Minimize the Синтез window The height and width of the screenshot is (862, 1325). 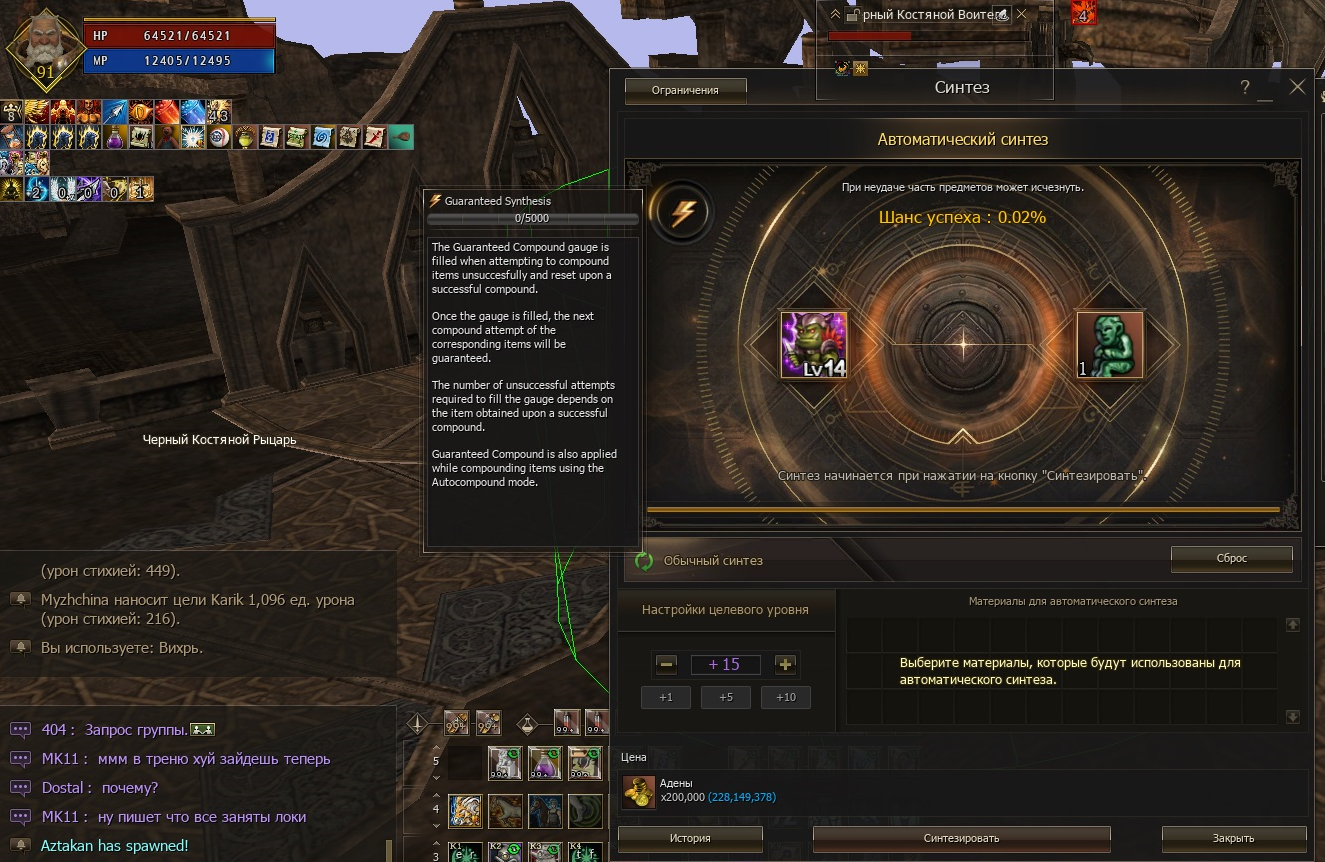click(1265, 90)
